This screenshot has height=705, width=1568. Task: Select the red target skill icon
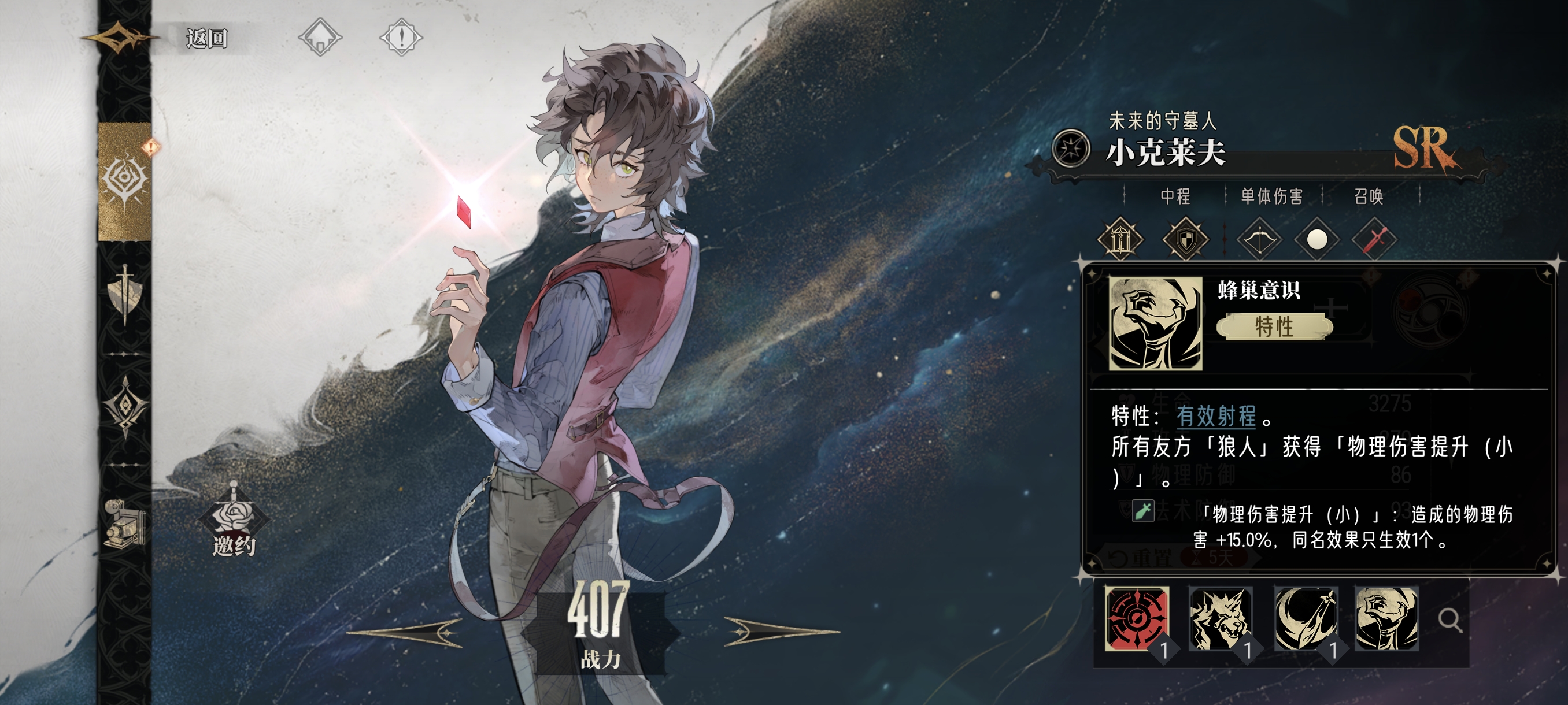click(1137, 619)
